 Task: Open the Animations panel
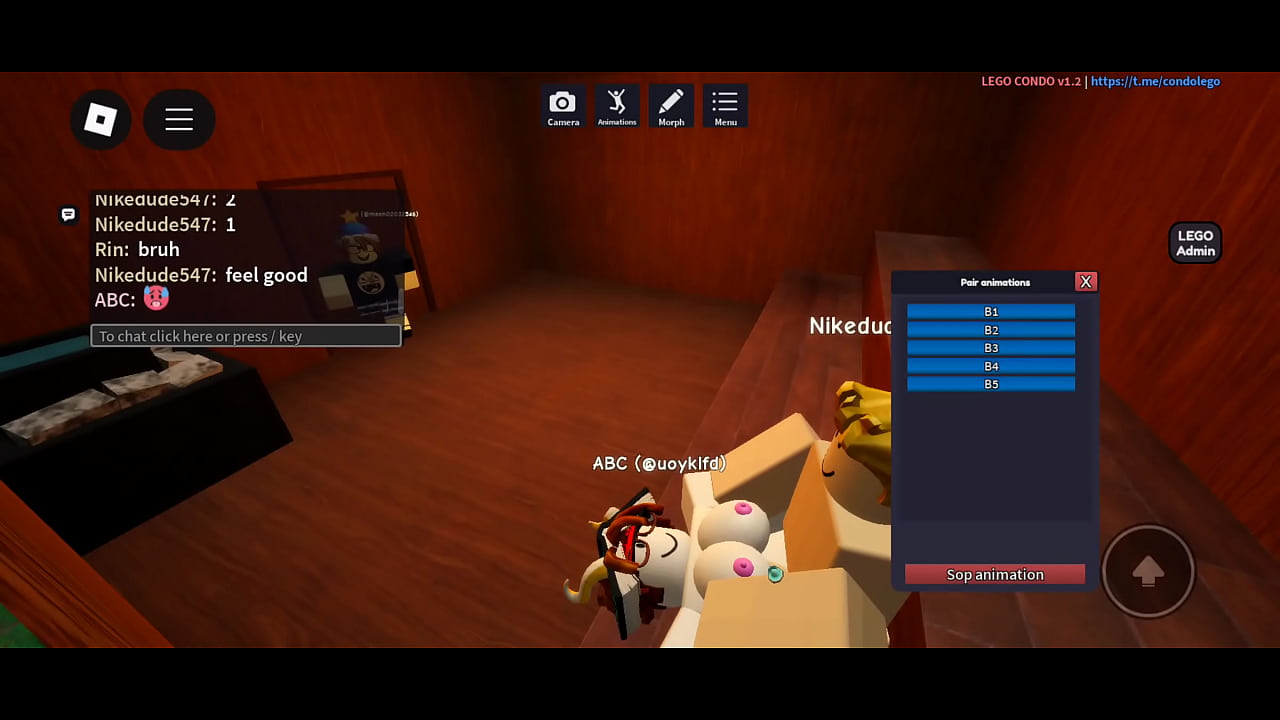[x=617, y=106]
